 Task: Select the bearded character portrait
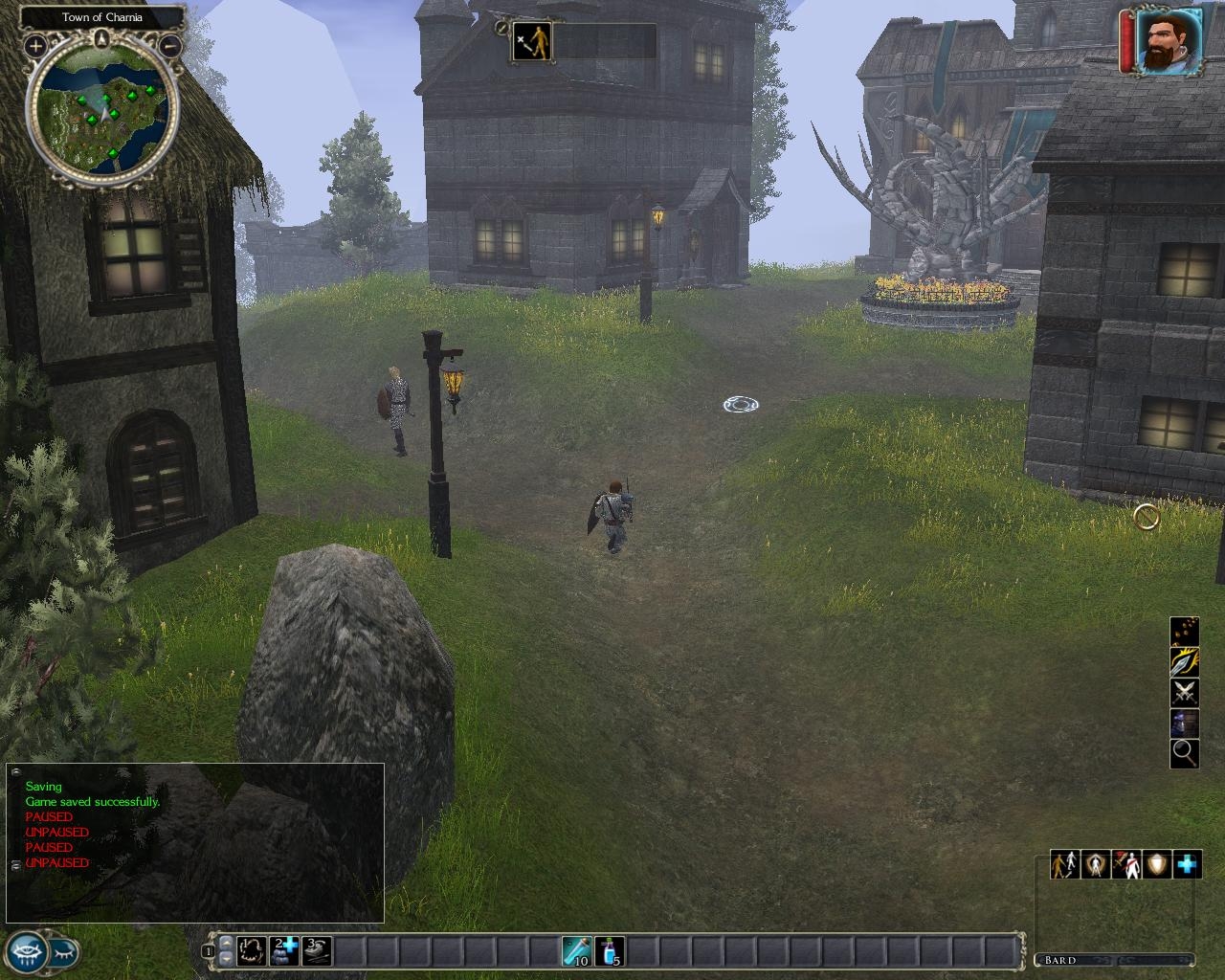[1169, 41]
